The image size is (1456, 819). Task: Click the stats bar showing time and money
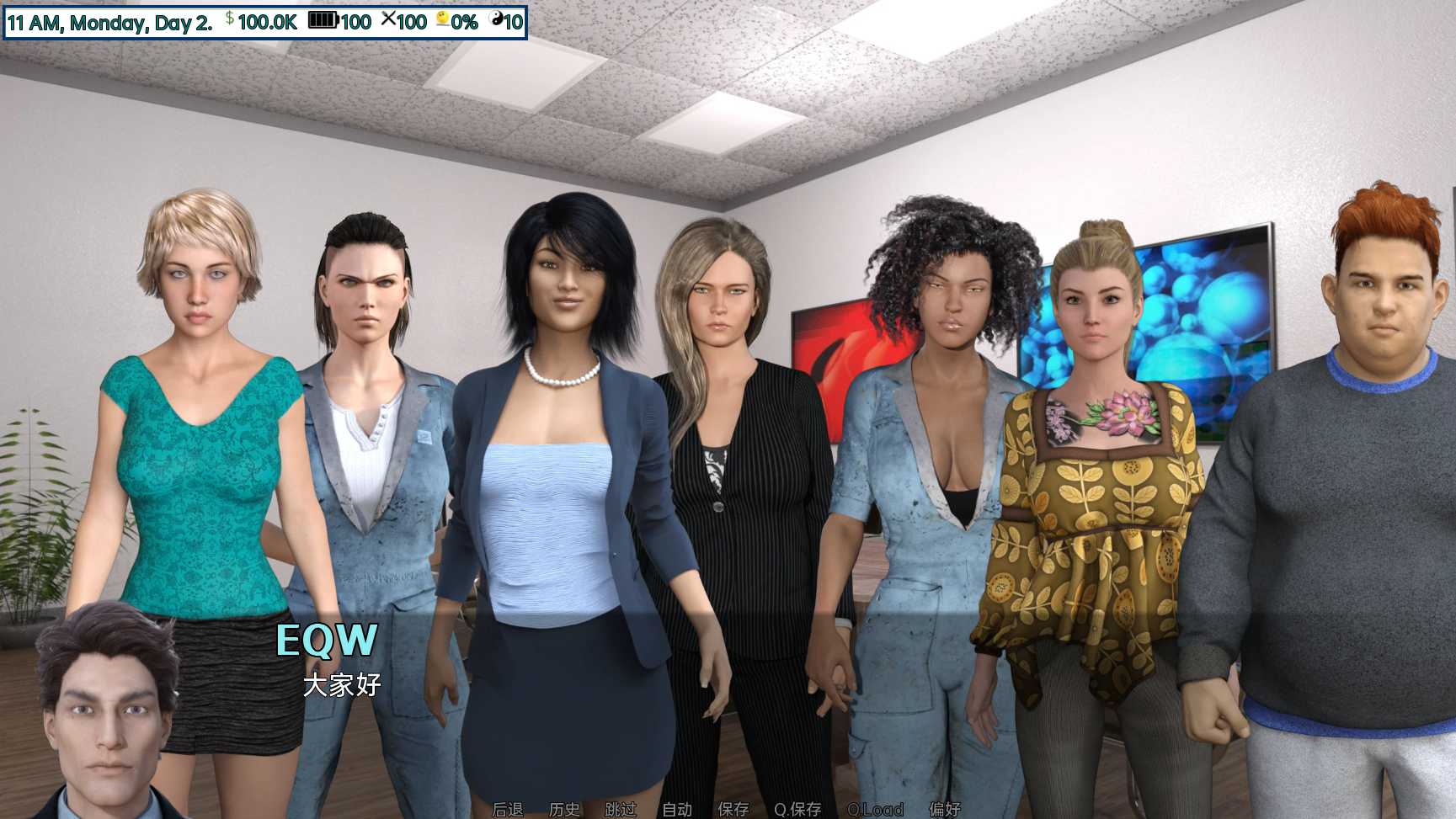point(264,22)
